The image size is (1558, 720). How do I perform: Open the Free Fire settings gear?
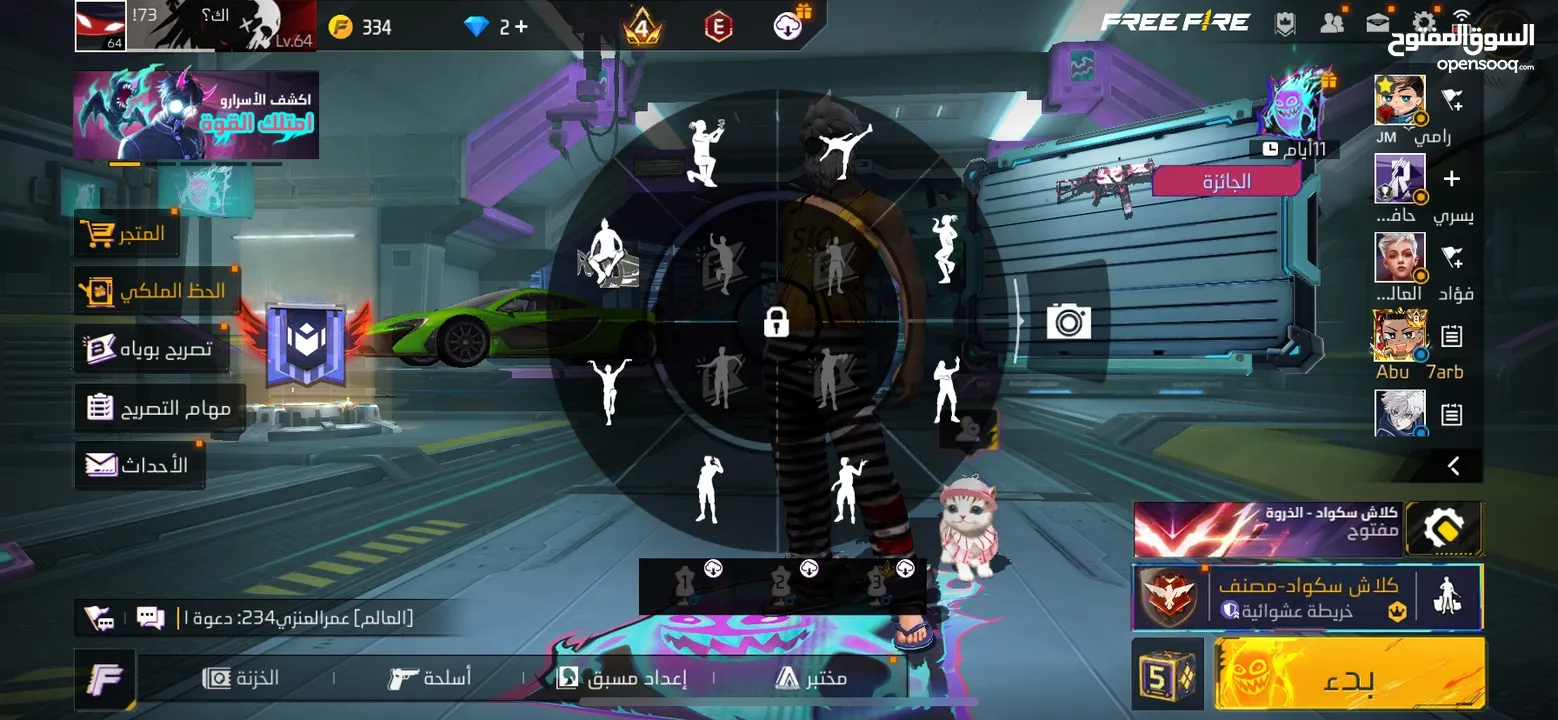(x=1424, y=20)
